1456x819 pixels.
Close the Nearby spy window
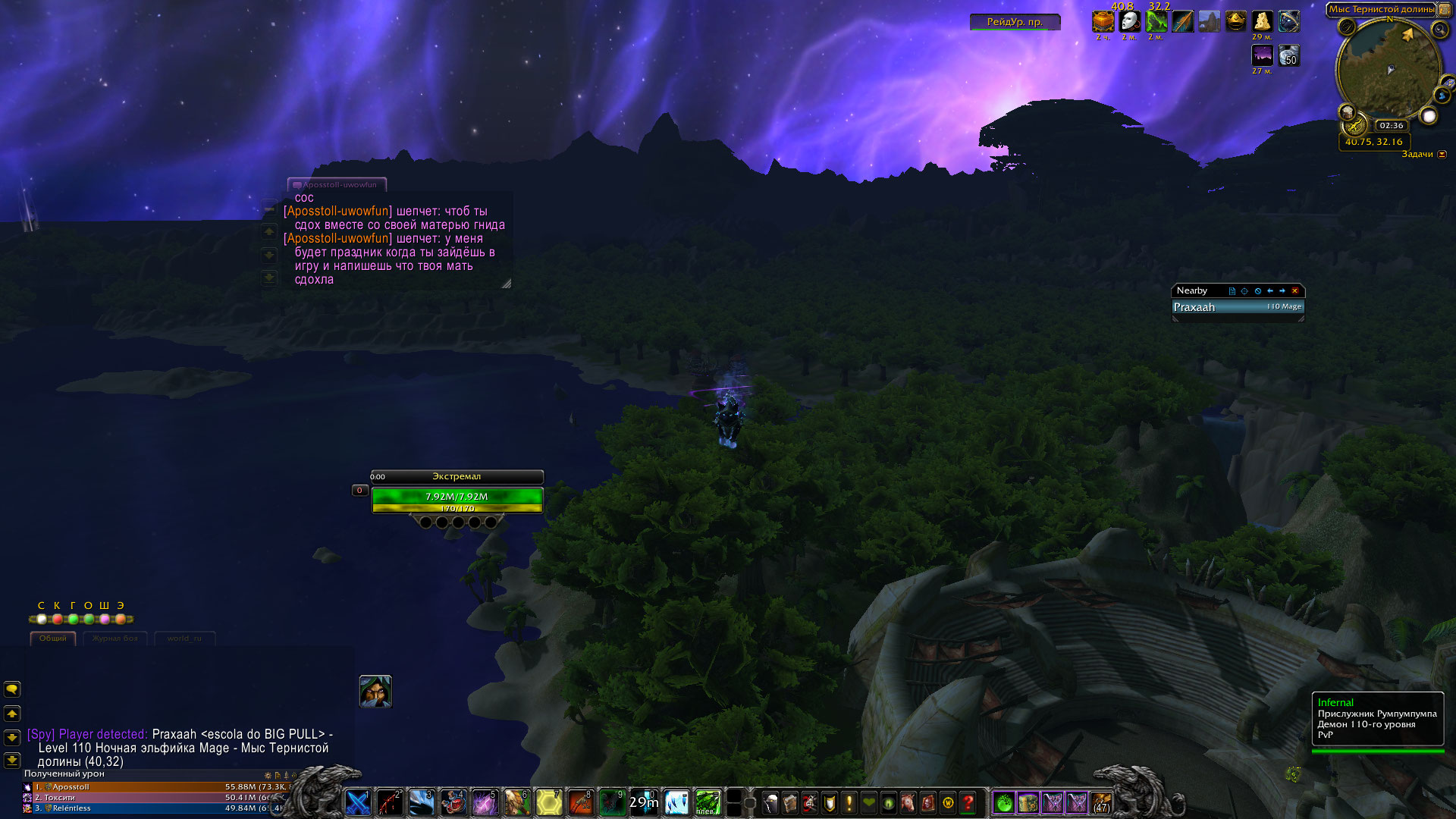tap(1294, 291)
